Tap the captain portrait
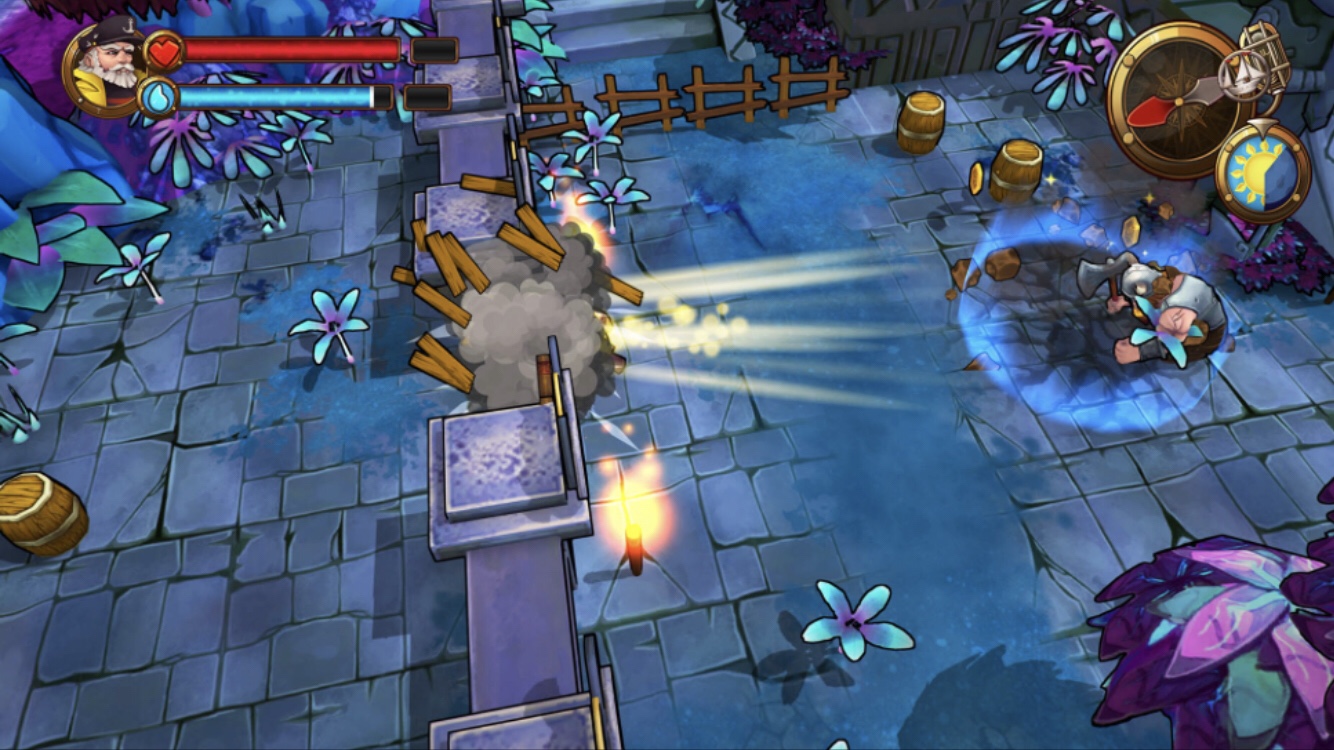Image resolution: width=1334 pixels, height=750 pixels. click(104, 67)
